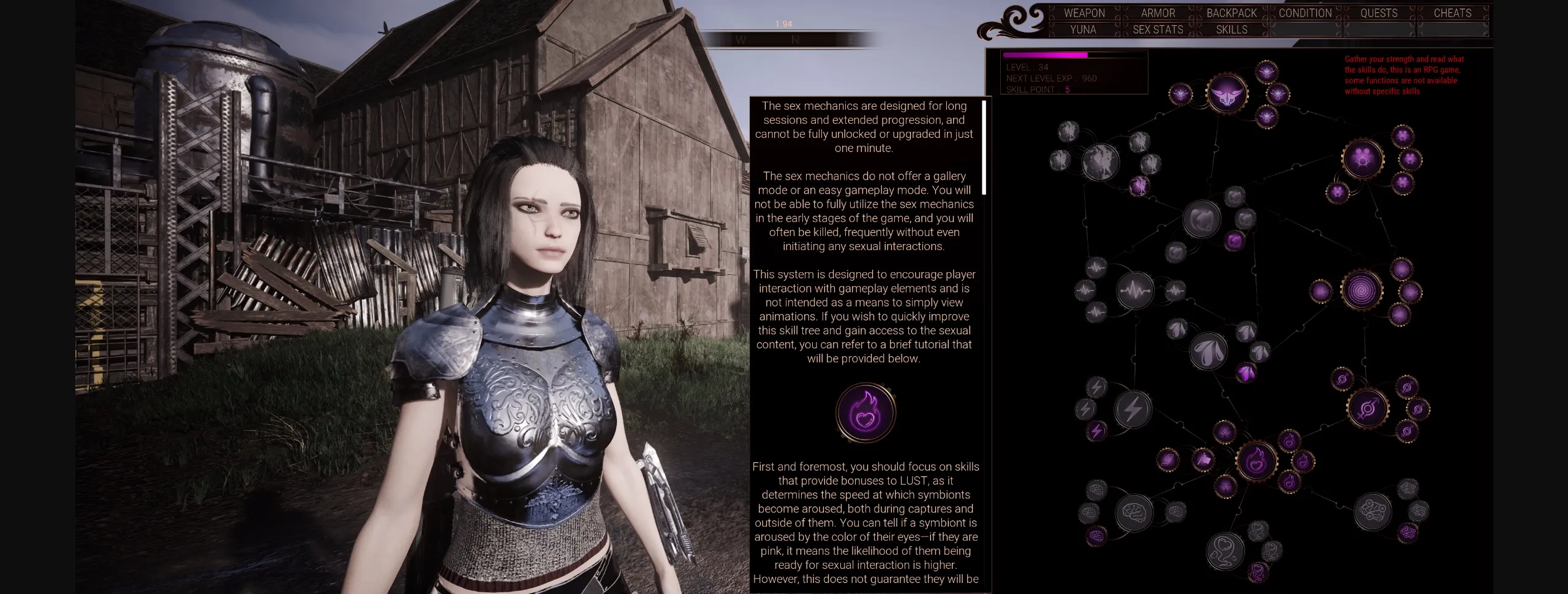Image resolution: width=1568 pixels, height=594 pixels.
Task: Select the YUNA tab
Action: click(x=1082, y=29)
